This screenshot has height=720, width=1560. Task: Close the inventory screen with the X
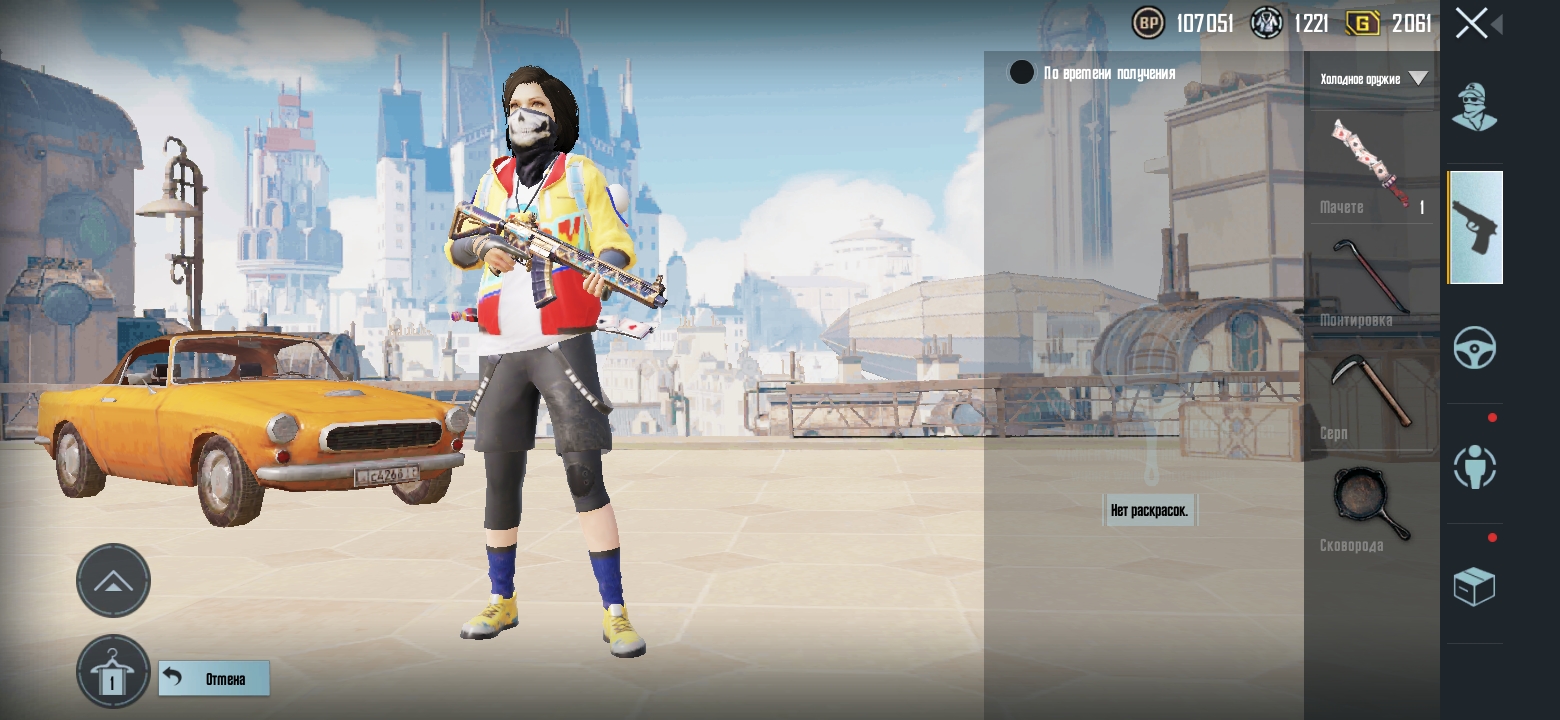(1471, 23)
